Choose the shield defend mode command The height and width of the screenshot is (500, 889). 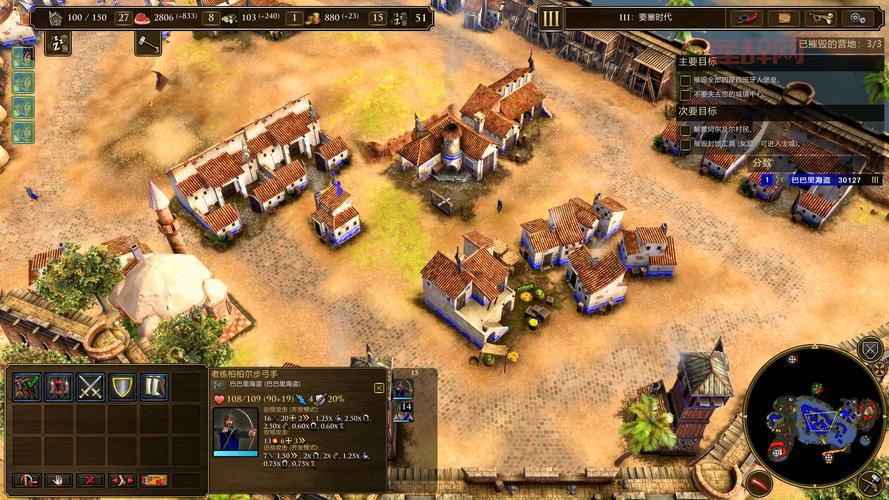point(122,387)
